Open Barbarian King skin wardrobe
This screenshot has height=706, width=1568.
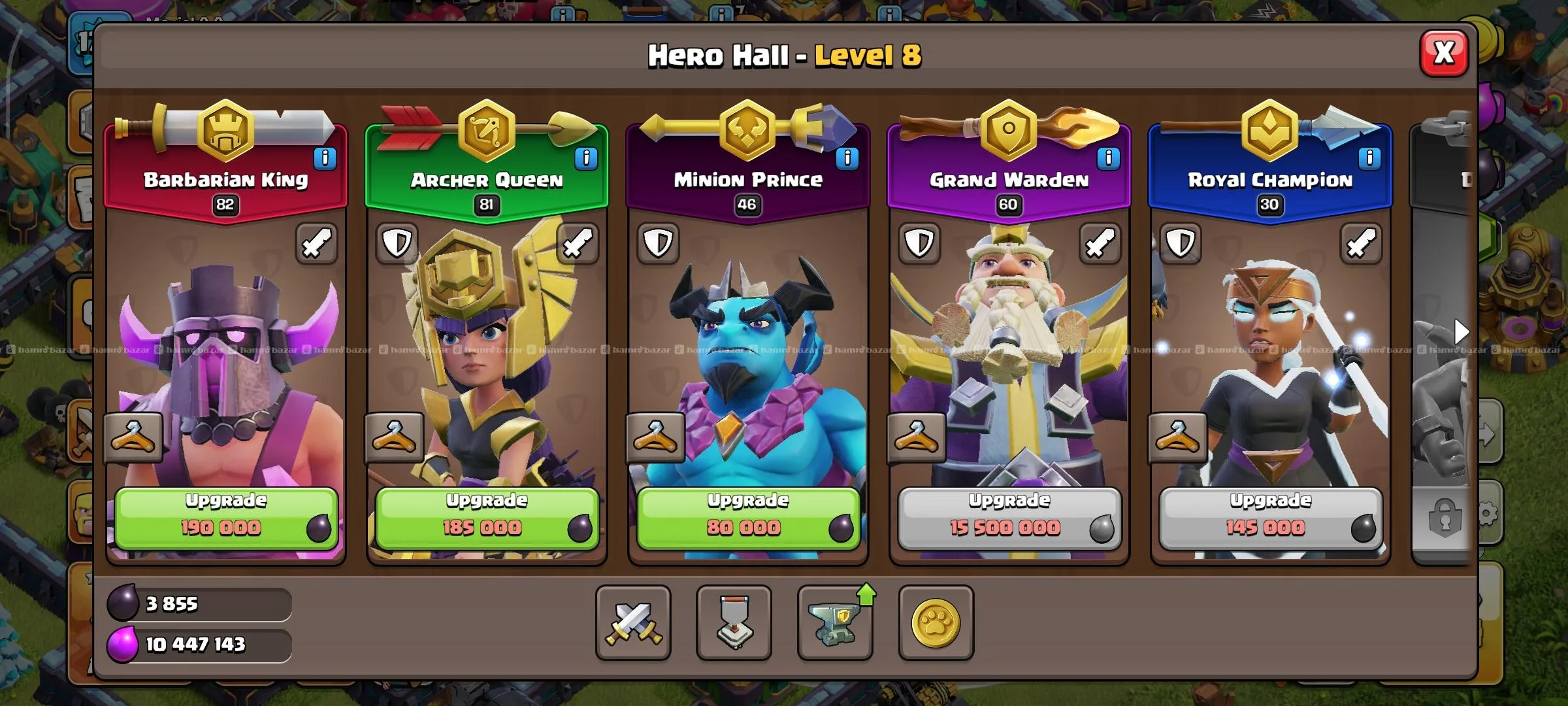133,437
